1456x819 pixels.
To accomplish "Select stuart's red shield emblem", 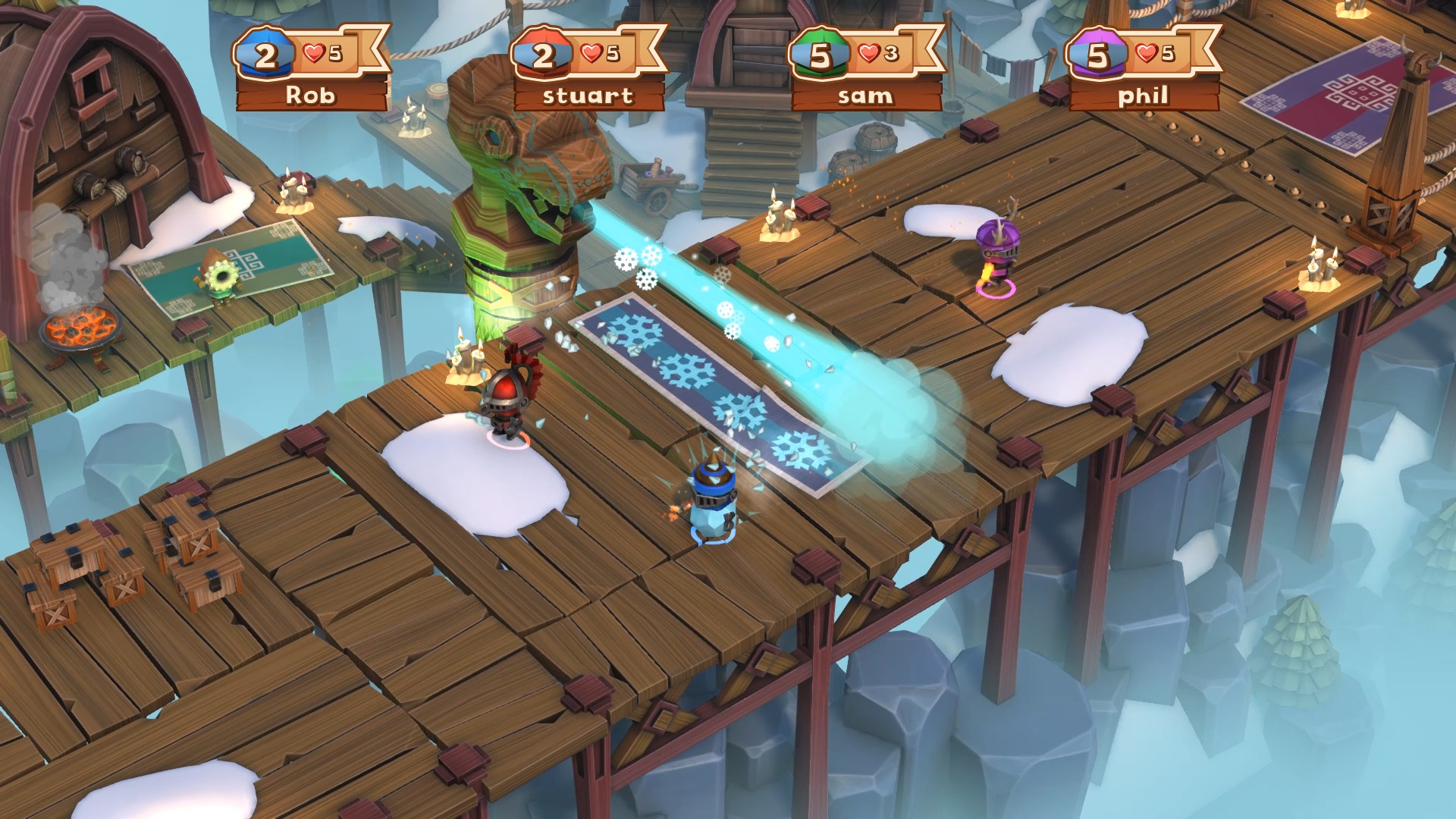I will (541, 53).
